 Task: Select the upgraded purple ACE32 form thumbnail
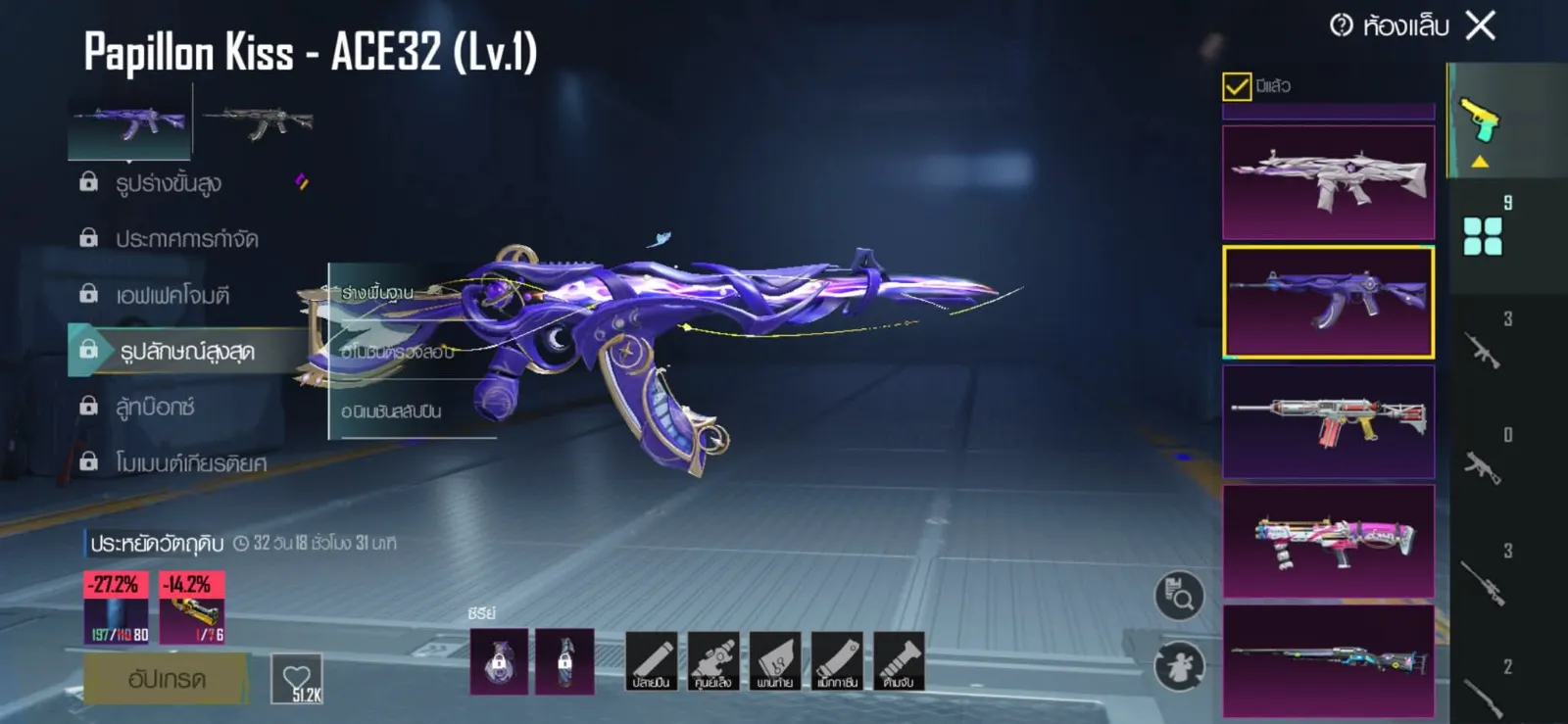[129, 122]
